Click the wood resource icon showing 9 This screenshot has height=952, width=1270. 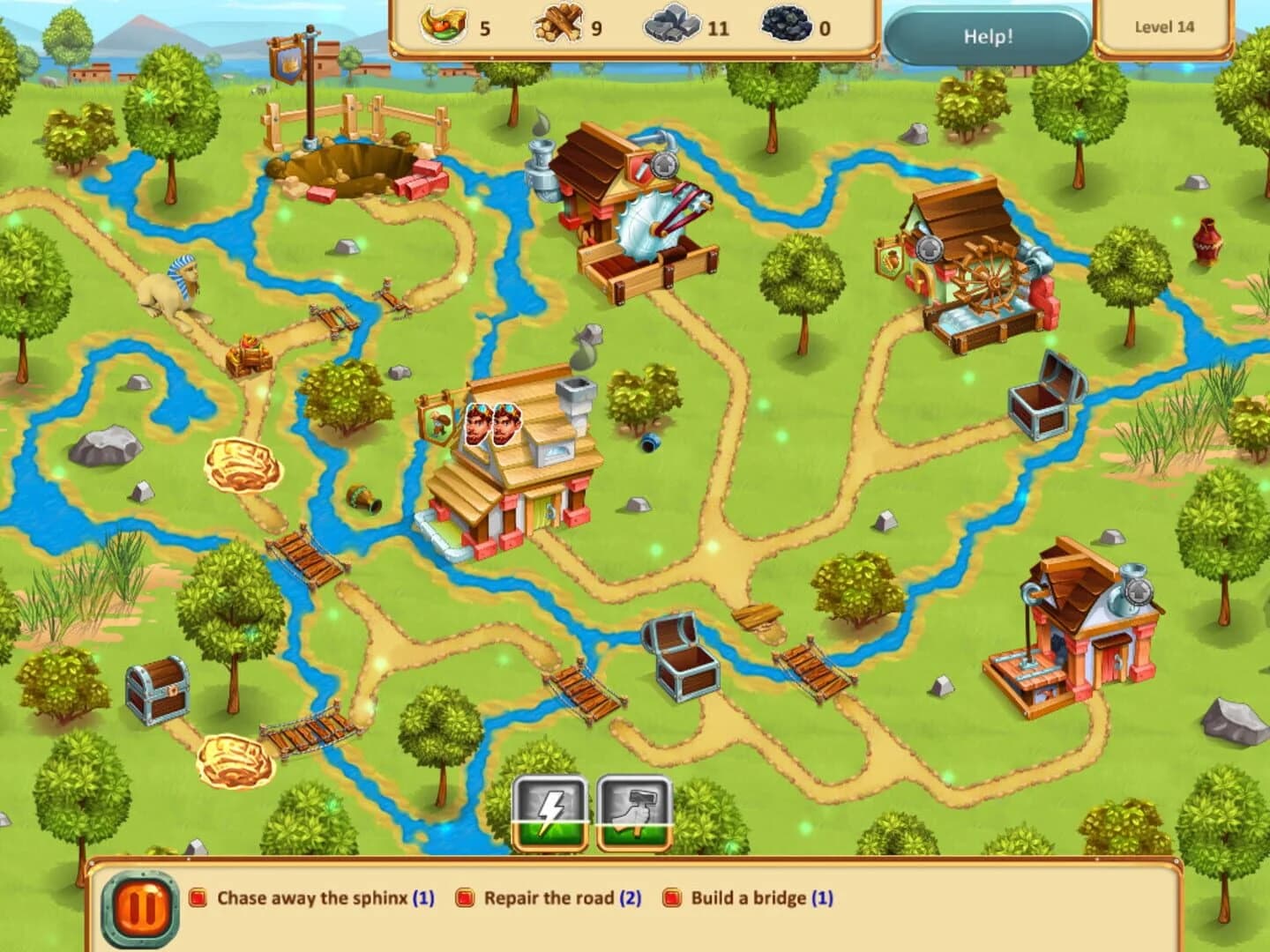tap(558, 23)
